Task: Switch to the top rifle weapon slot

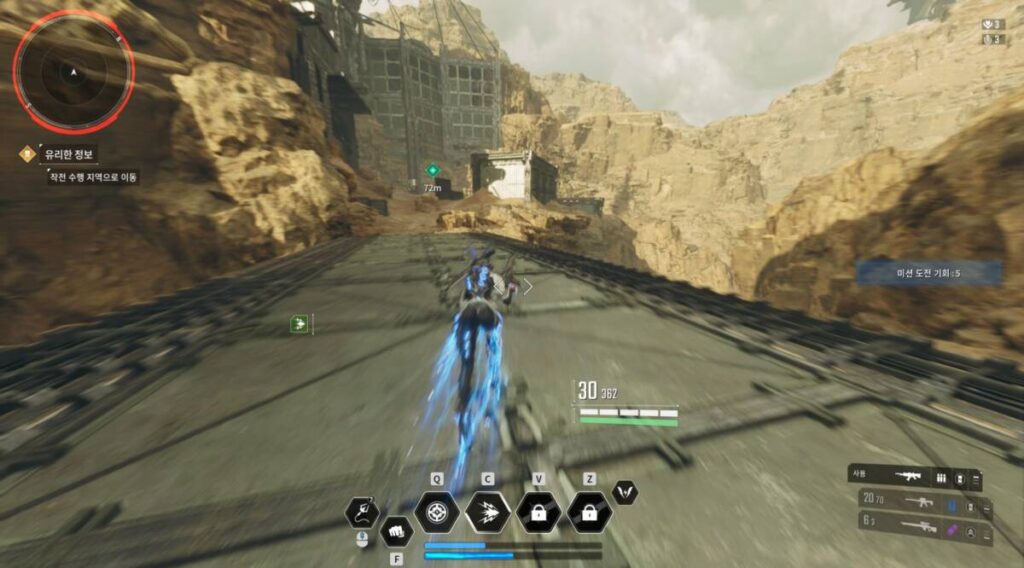Action: point(914,478)
